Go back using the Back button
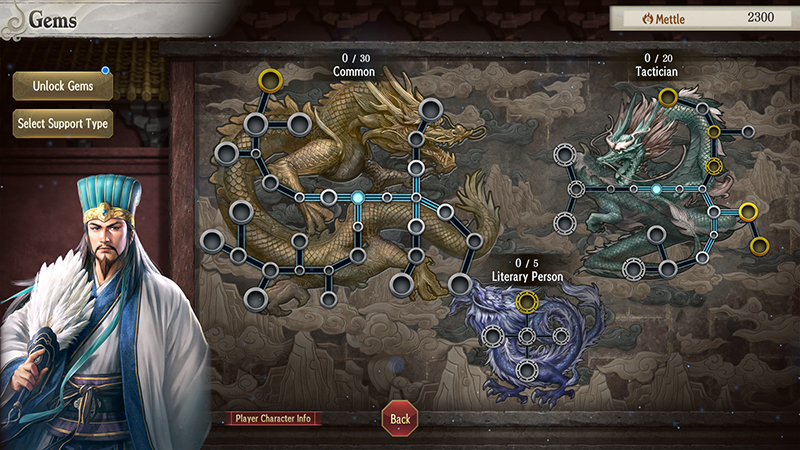 point(400,418)
